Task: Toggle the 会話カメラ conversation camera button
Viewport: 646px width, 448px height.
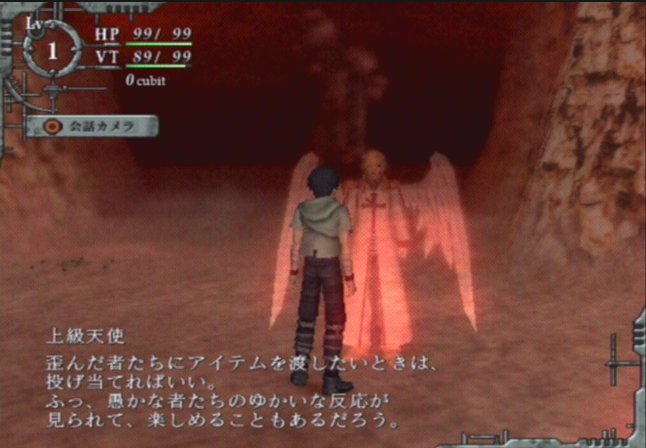Action: [92, 127]
